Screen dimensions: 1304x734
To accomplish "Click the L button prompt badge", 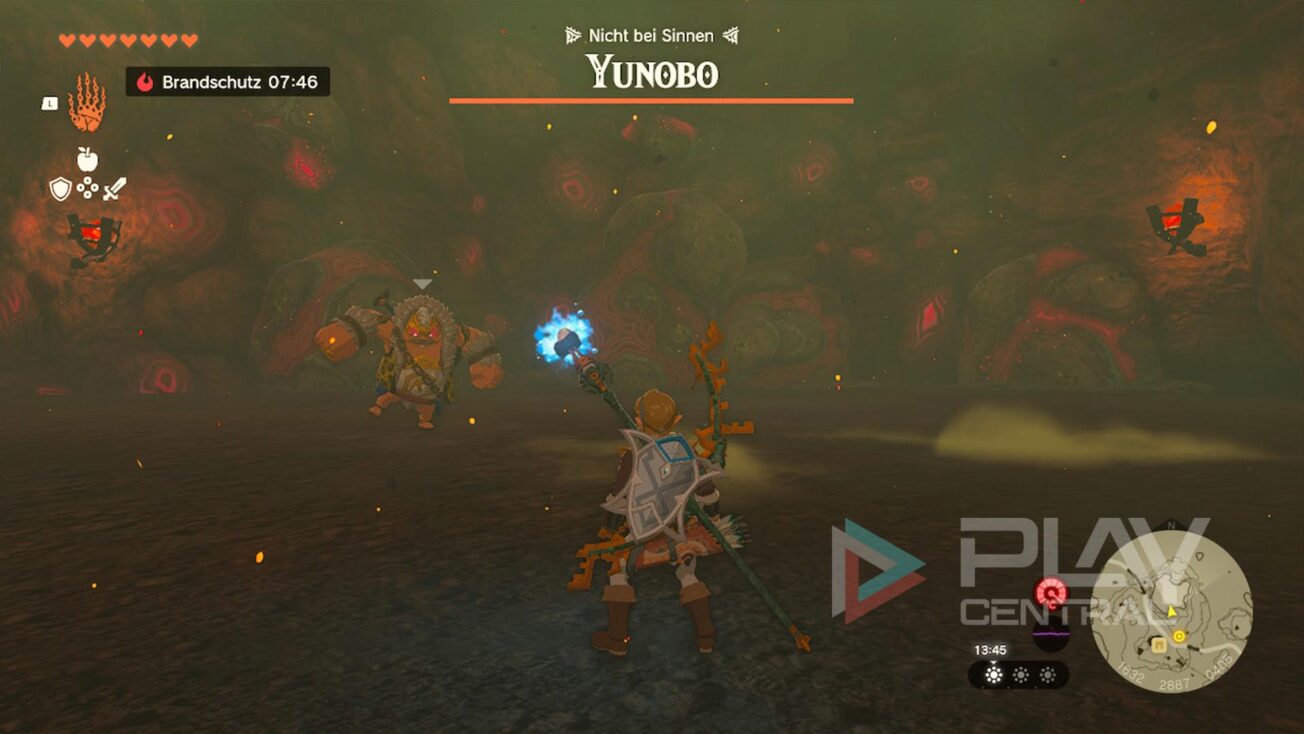I will (x=50, y=102).
